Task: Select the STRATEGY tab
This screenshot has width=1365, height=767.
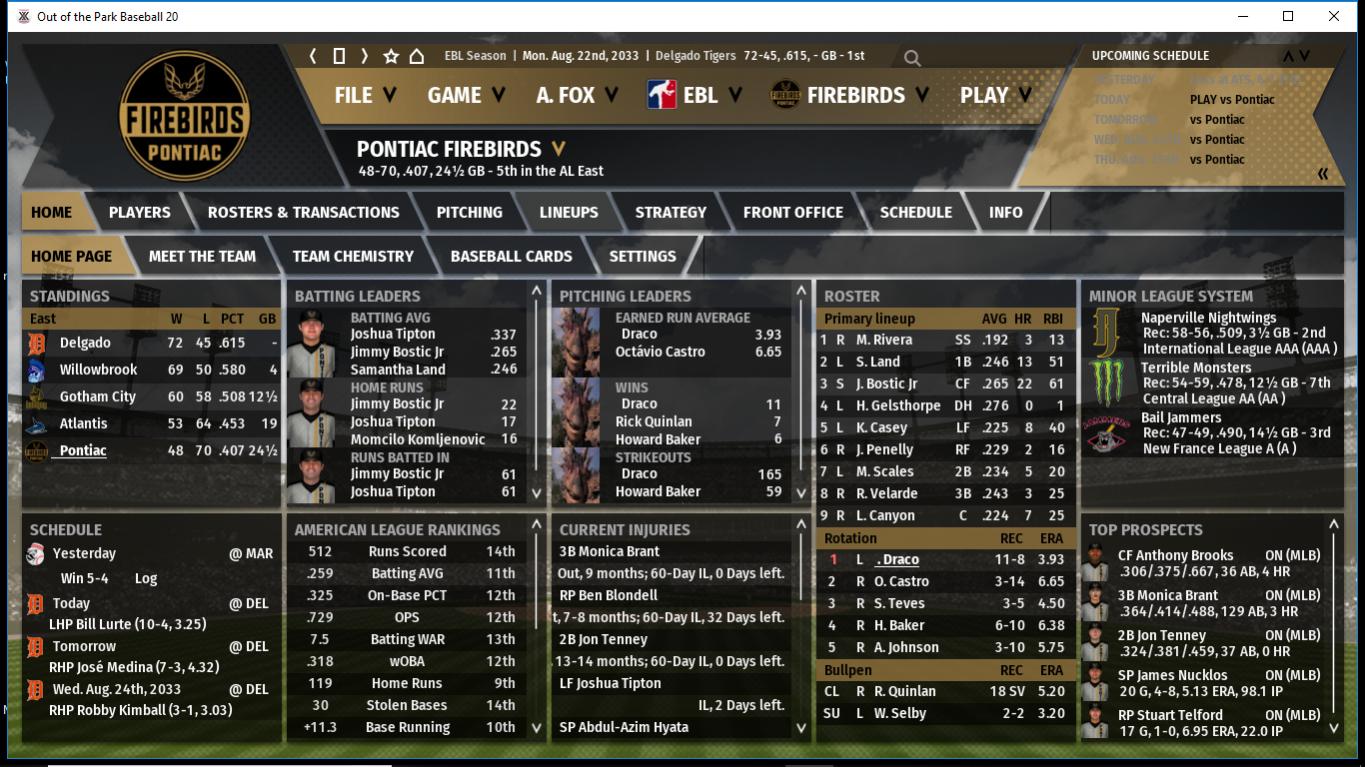Action: click(670, 212)
